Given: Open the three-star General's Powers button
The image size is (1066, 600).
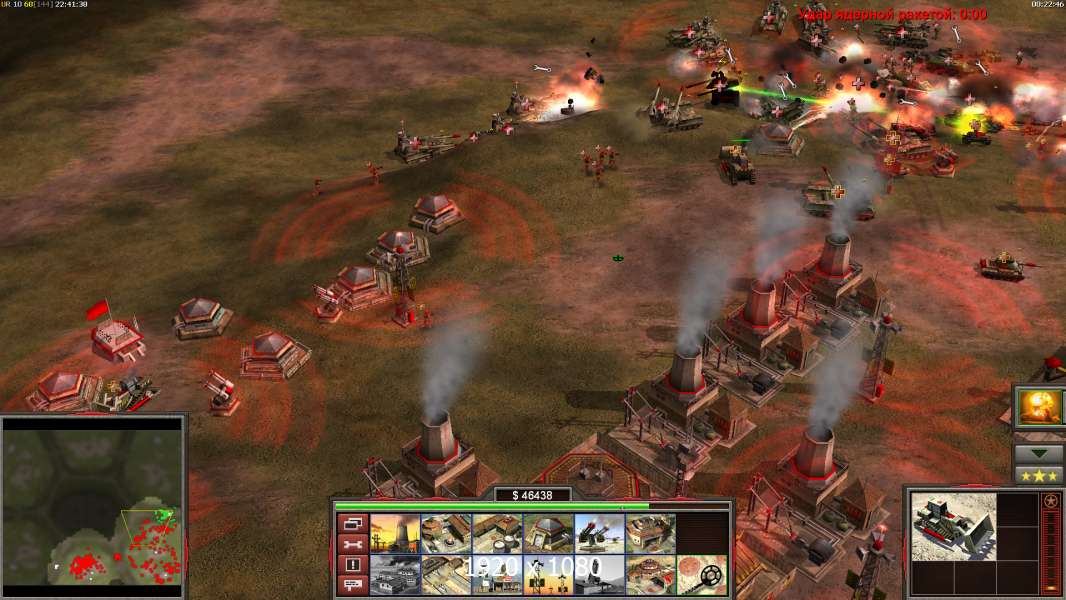Looking at the screenshot, I should tap(1038, 475).
